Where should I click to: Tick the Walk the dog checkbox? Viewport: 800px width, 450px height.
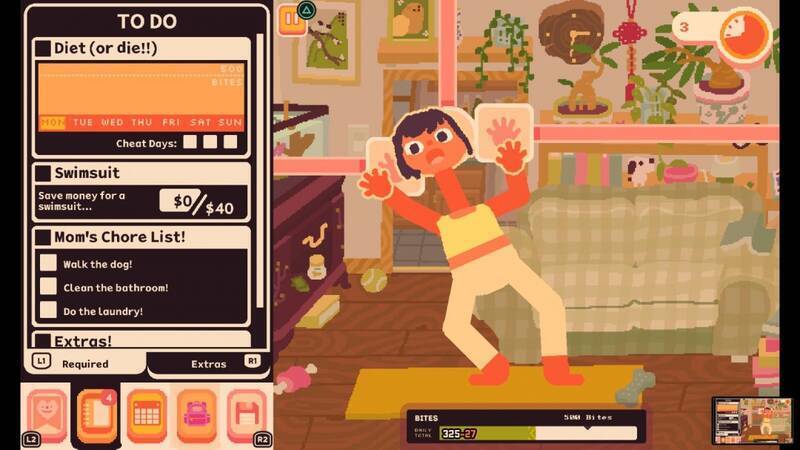point(48,263)
